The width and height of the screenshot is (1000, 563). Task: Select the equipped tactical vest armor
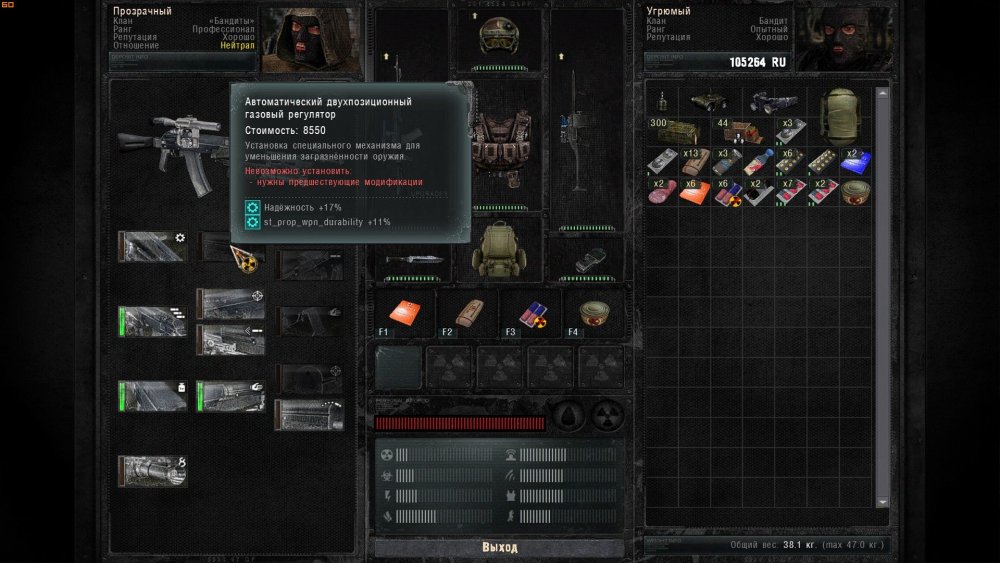click(x=498, y=145)
